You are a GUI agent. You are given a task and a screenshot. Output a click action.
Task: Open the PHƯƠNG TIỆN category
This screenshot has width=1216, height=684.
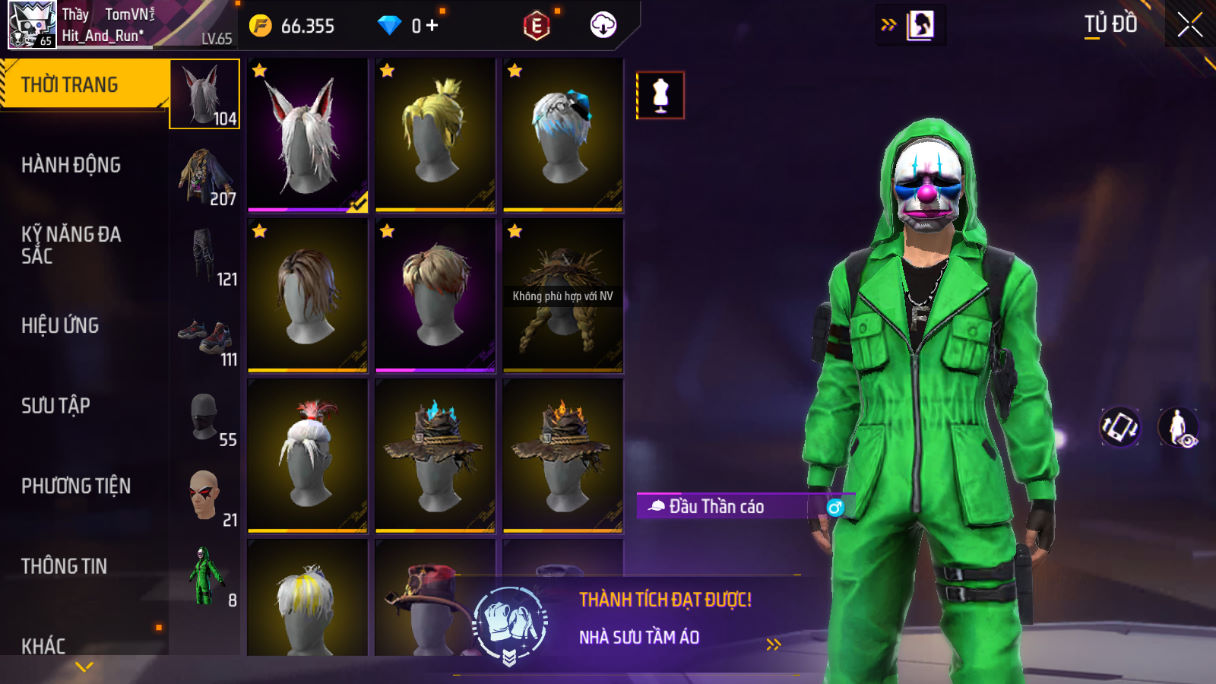point(76,486)
